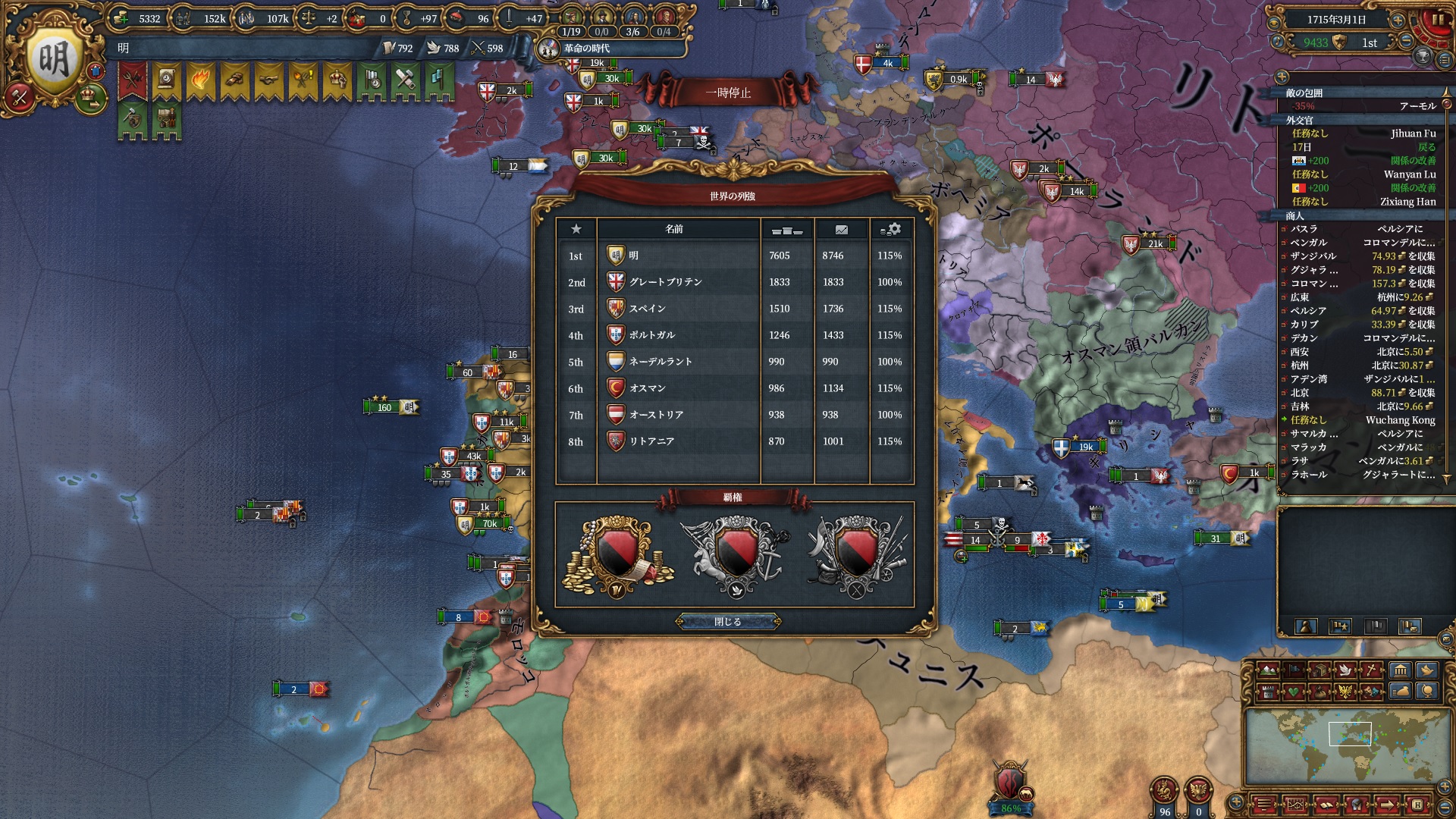Increase game speed with the plus beside date
The width and height of the screenshot is (1456, 819).
pos(1398,20)
